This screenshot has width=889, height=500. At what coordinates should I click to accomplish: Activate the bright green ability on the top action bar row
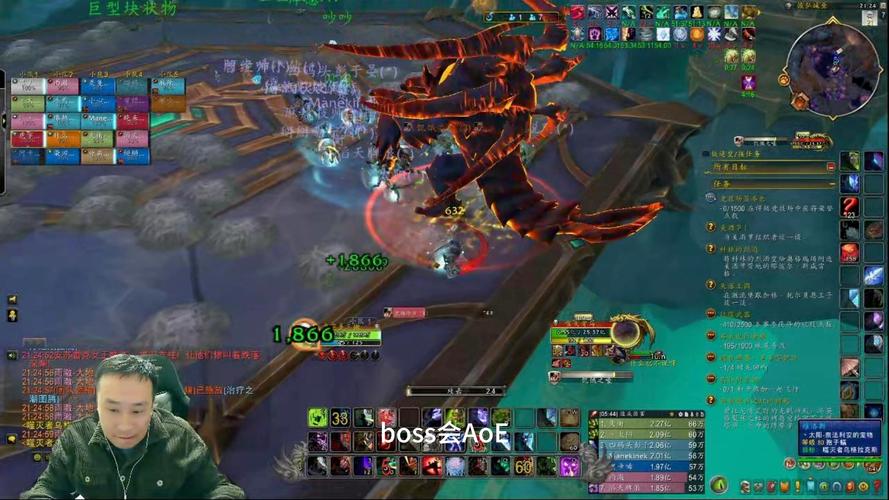(317, 417)
